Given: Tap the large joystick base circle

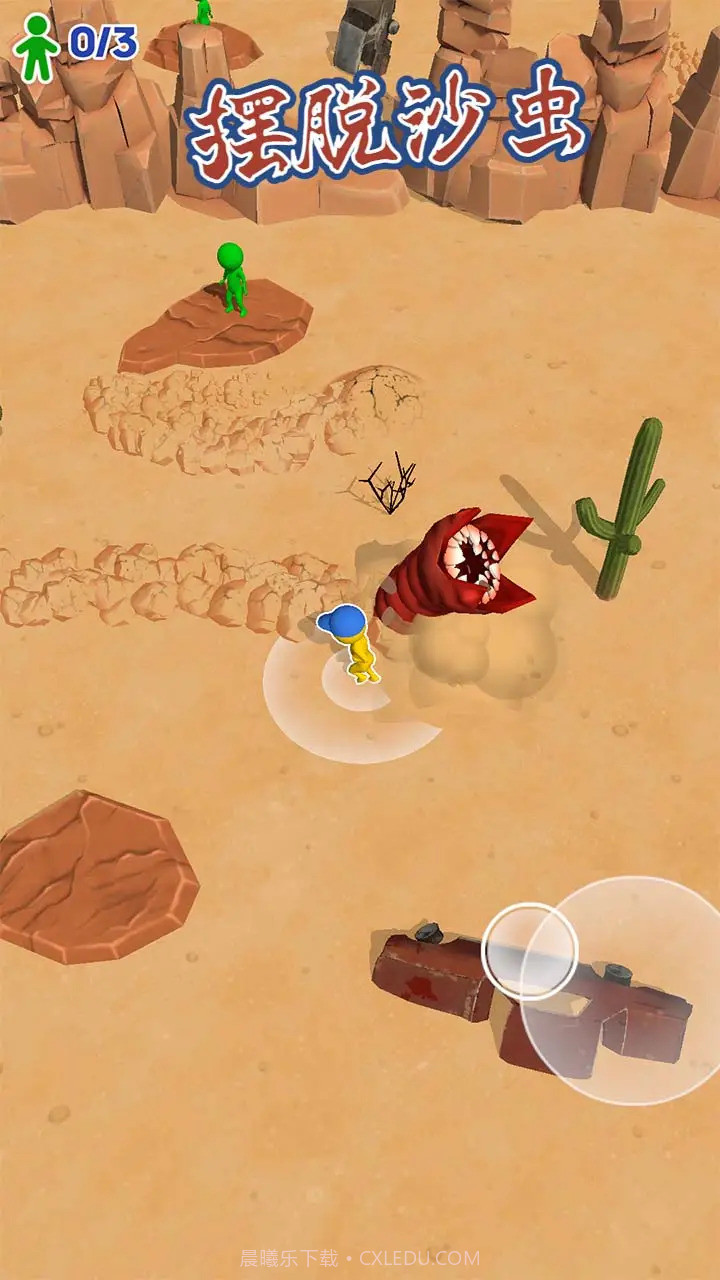Looking at the screenshot, I should [632, 991].
